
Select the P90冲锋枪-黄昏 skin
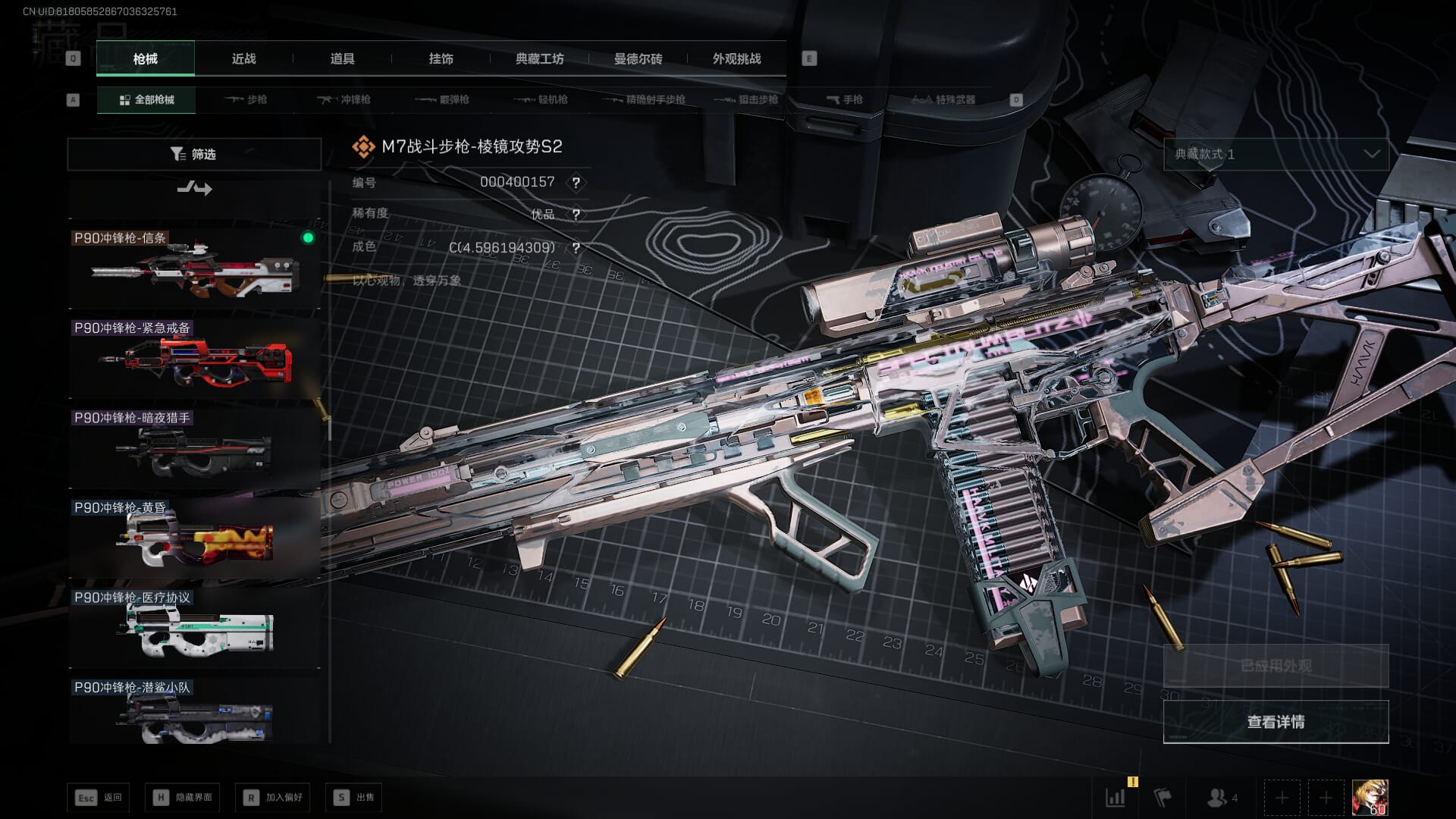tap(194, 537)
